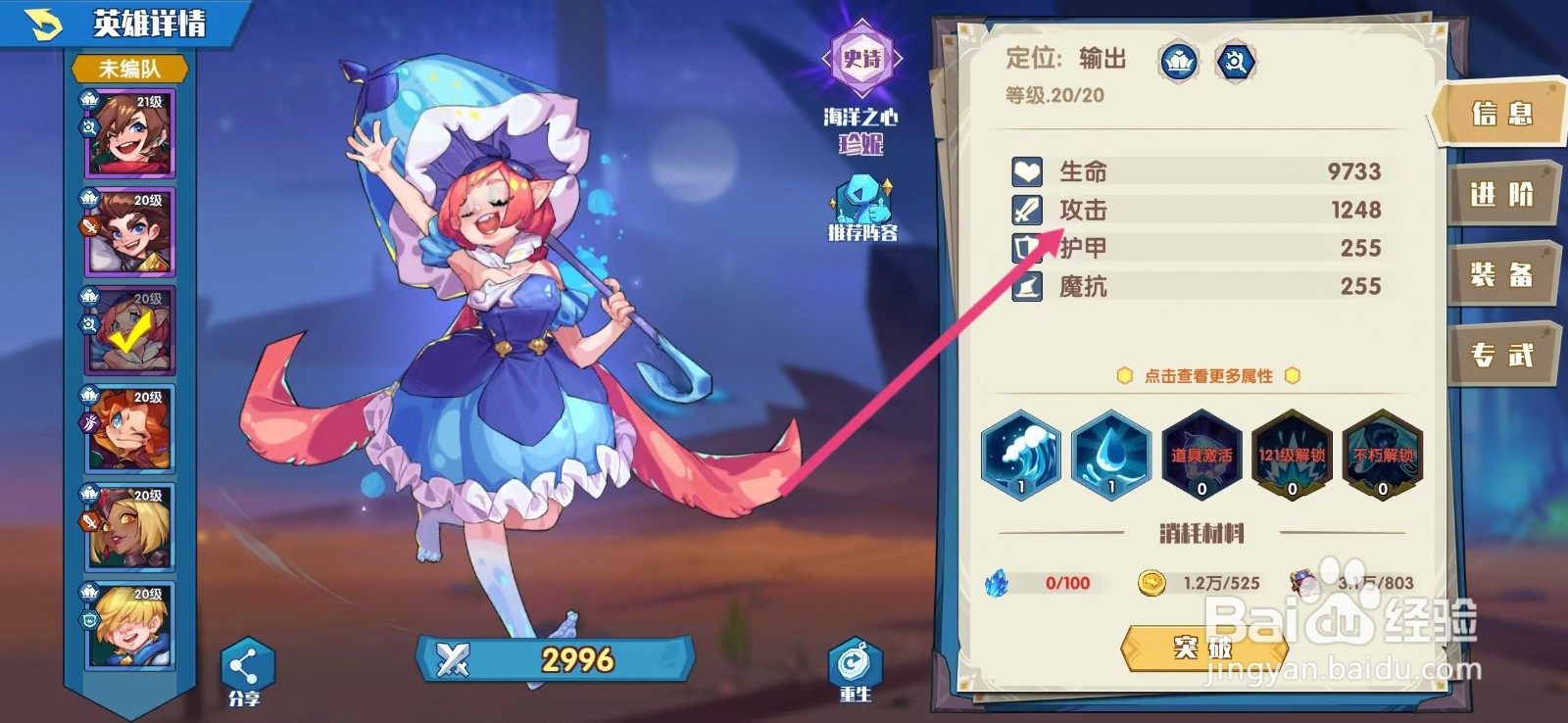Click the crown faction icon beside 定位

(1180, 61)
